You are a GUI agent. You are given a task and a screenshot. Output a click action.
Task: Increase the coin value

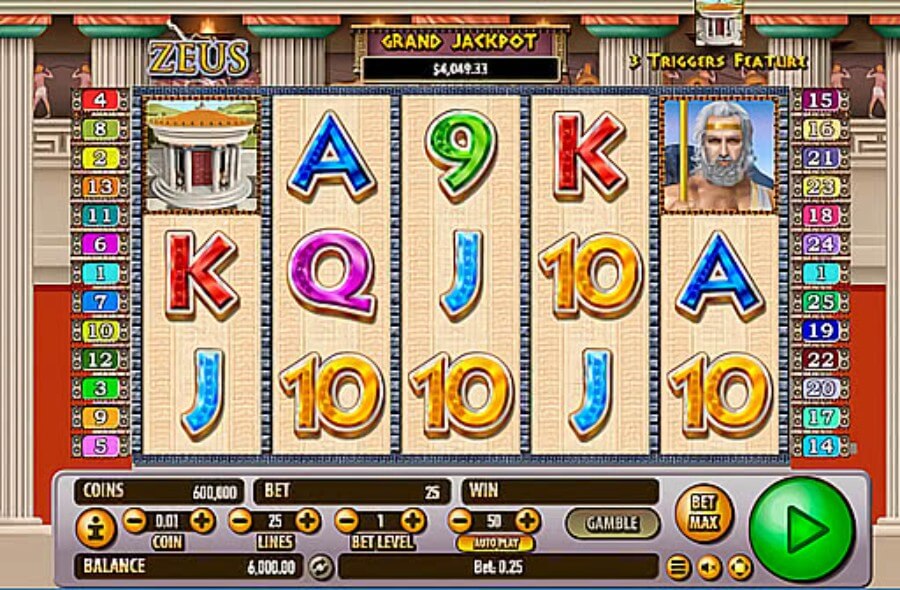pyautogui.click(x=202, y=521)
